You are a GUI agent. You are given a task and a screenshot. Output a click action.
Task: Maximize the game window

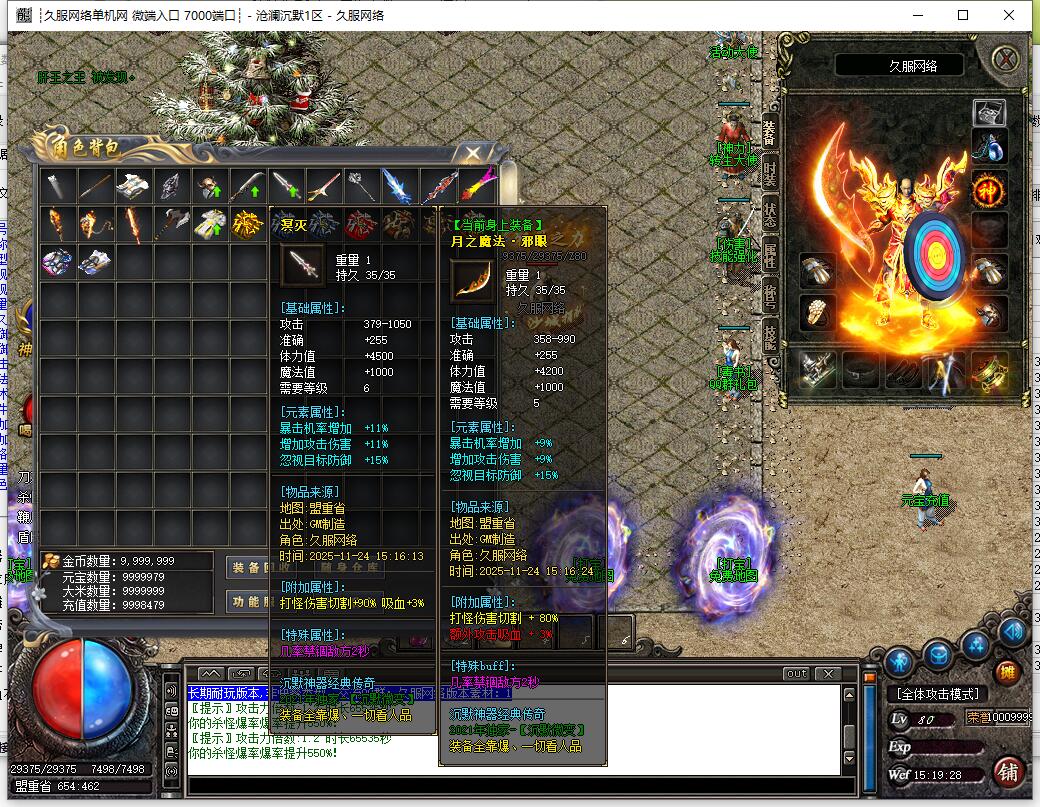tap(963, 15)
